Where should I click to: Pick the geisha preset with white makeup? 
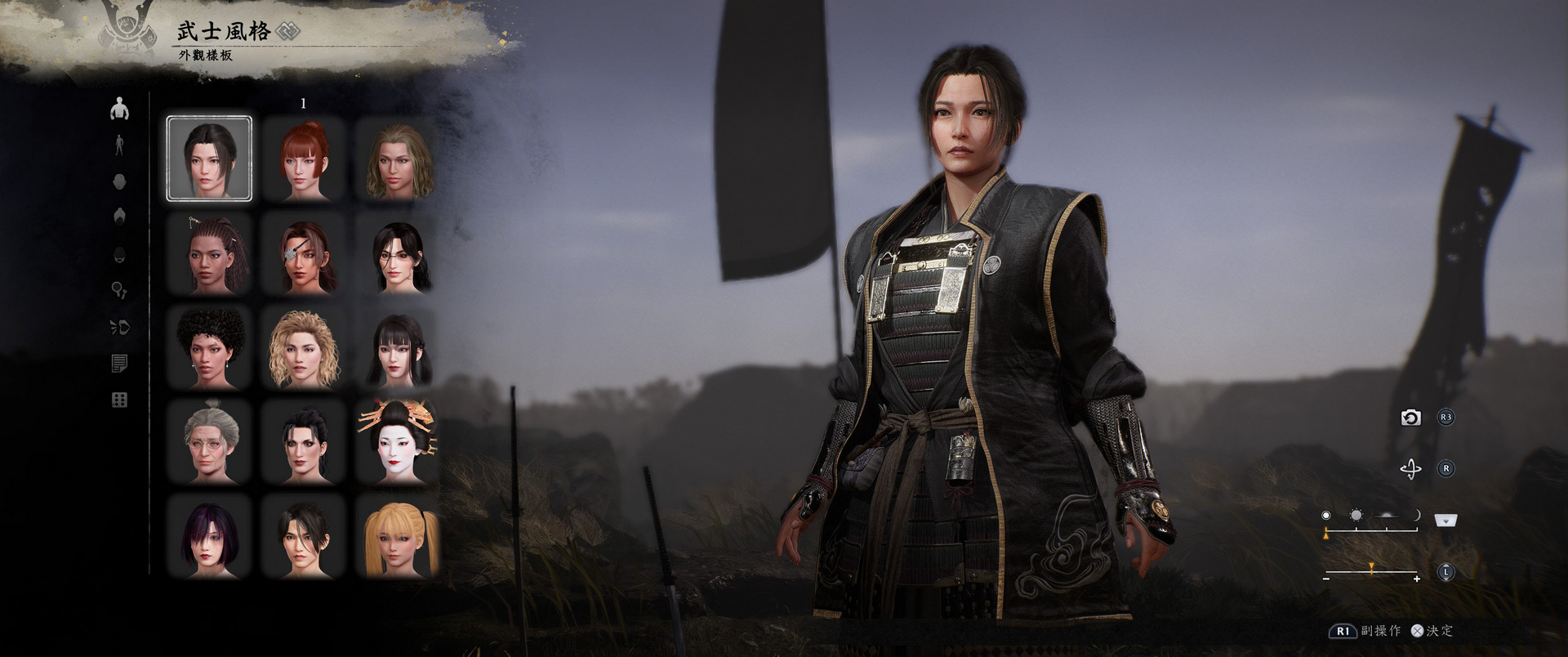[399, 441]
